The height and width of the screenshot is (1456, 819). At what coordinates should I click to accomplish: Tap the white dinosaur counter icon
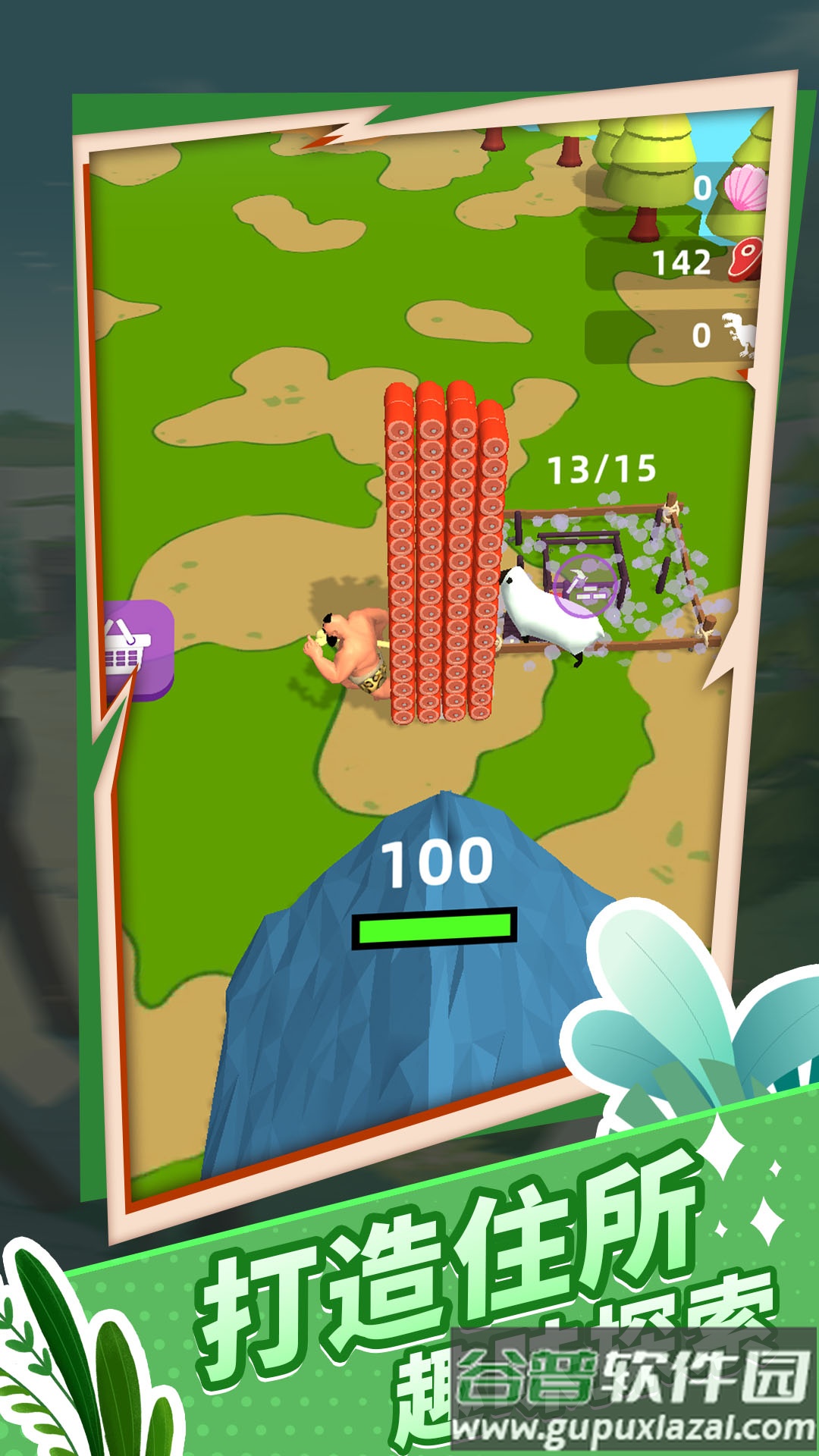pyautogui.click(x=740, y=334)
